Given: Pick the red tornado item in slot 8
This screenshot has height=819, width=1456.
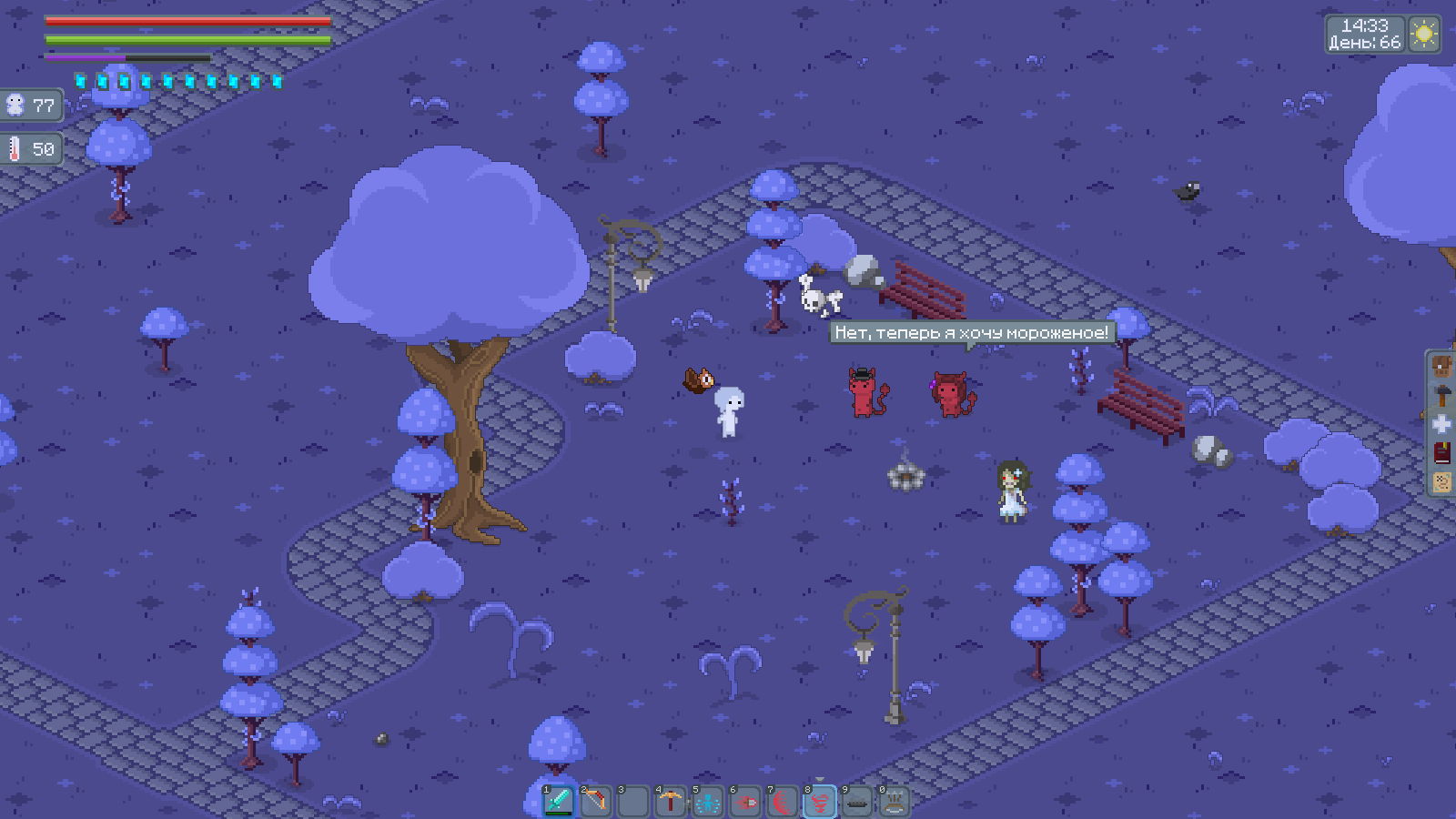Looking at the screenshot, I should (820, 802).
